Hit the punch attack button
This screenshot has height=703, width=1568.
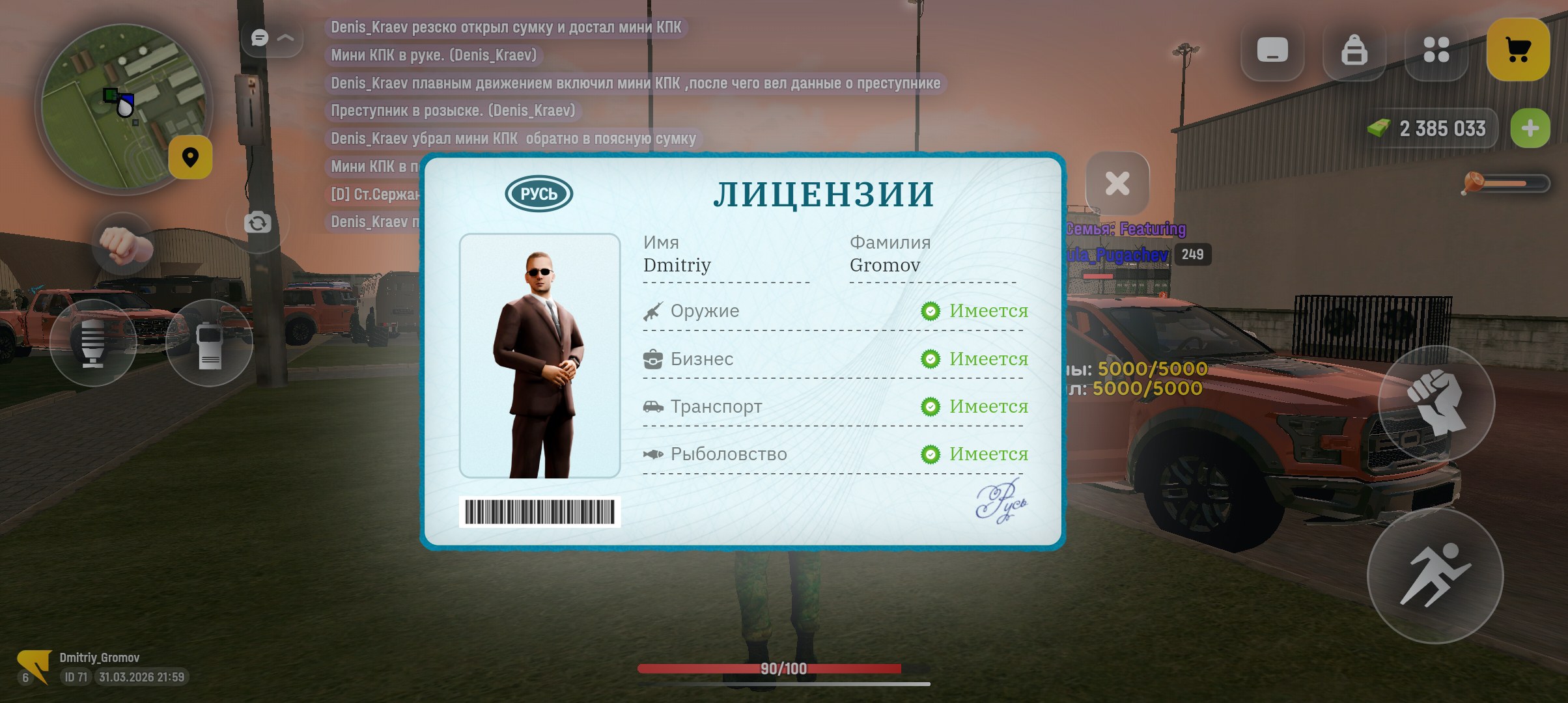(x=1436, y=402)
